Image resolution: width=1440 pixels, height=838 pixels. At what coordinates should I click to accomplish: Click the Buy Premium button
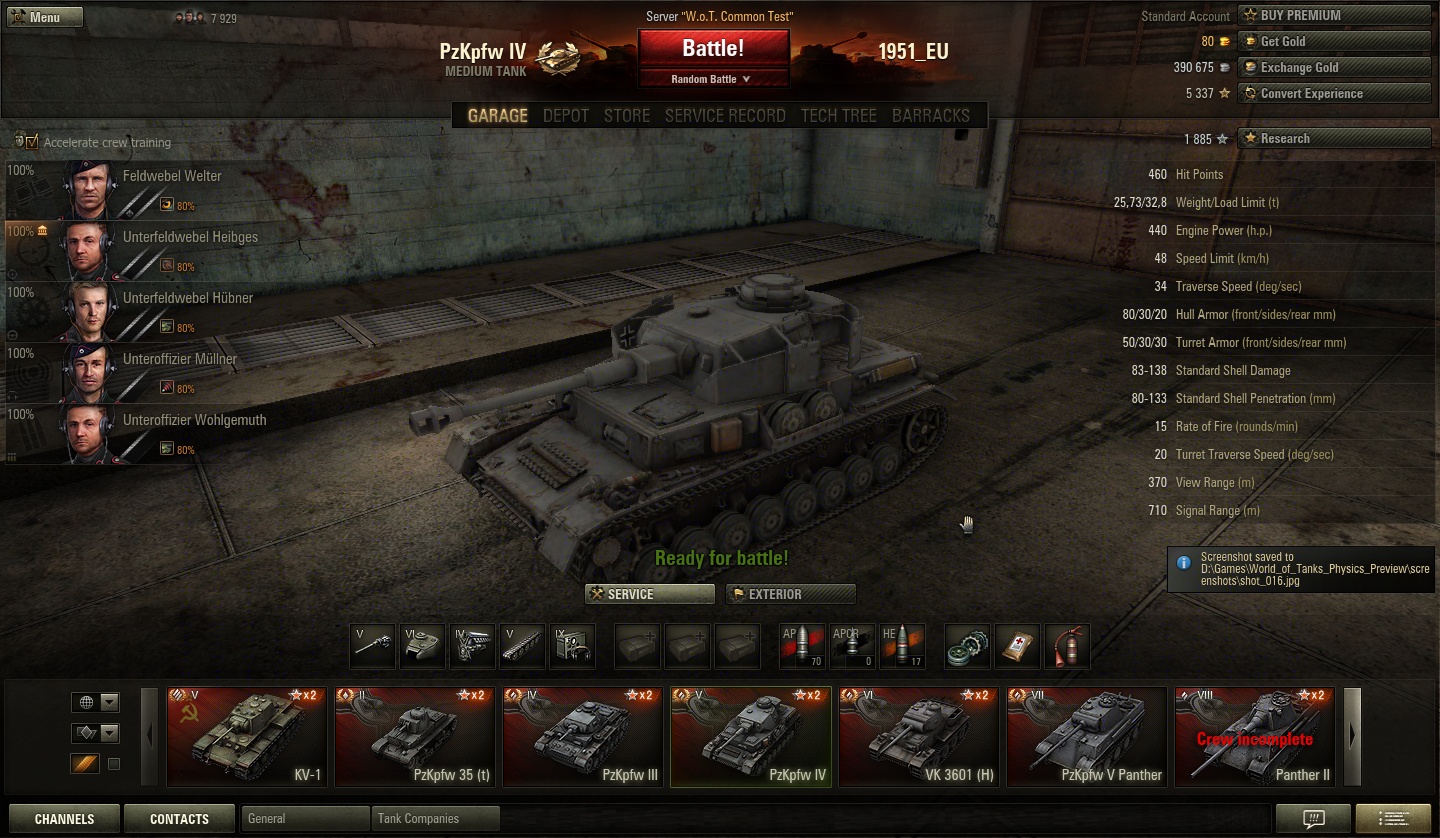[x=1334, y=15]
